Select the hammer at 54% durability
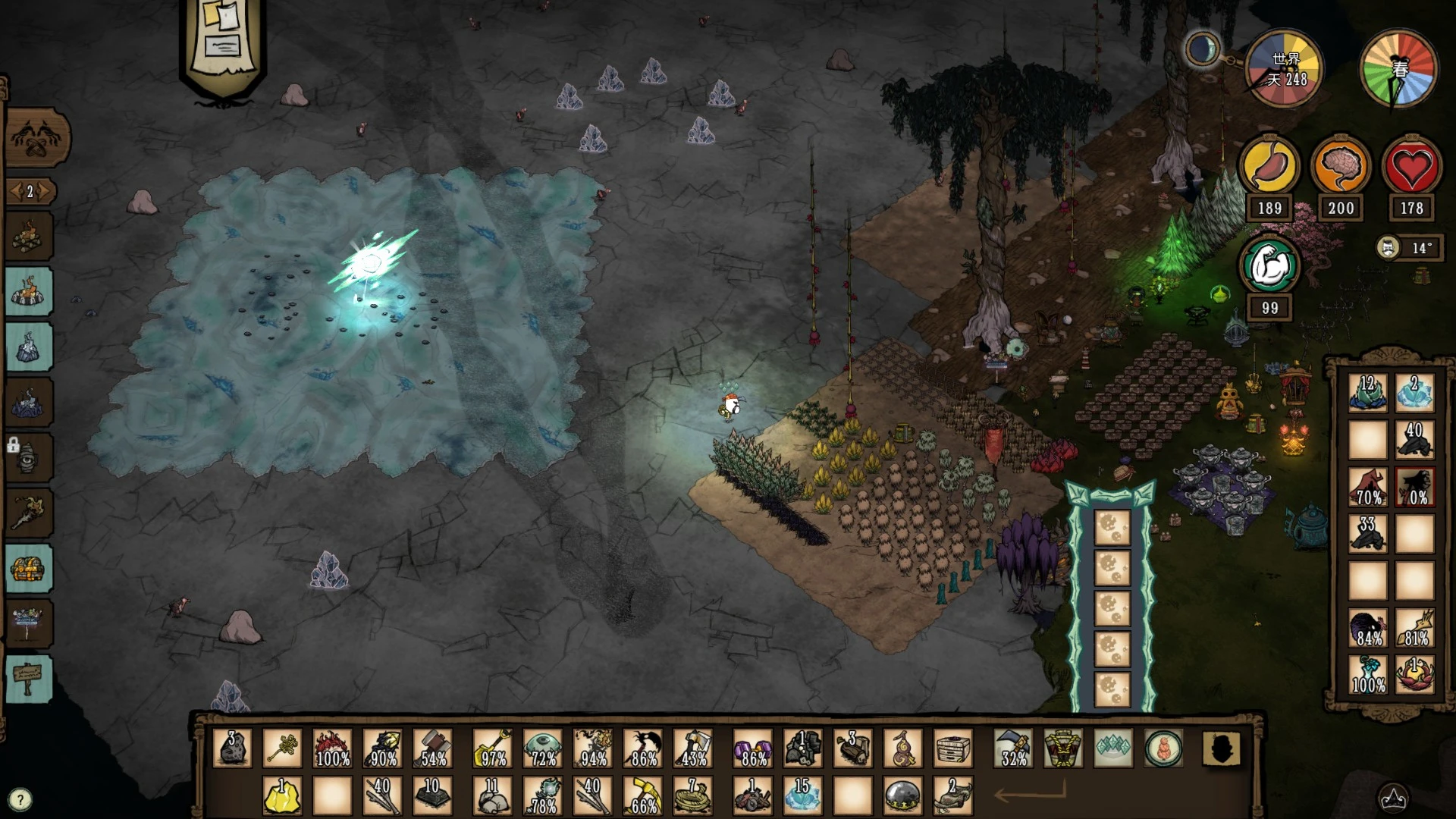 point(433,748)
